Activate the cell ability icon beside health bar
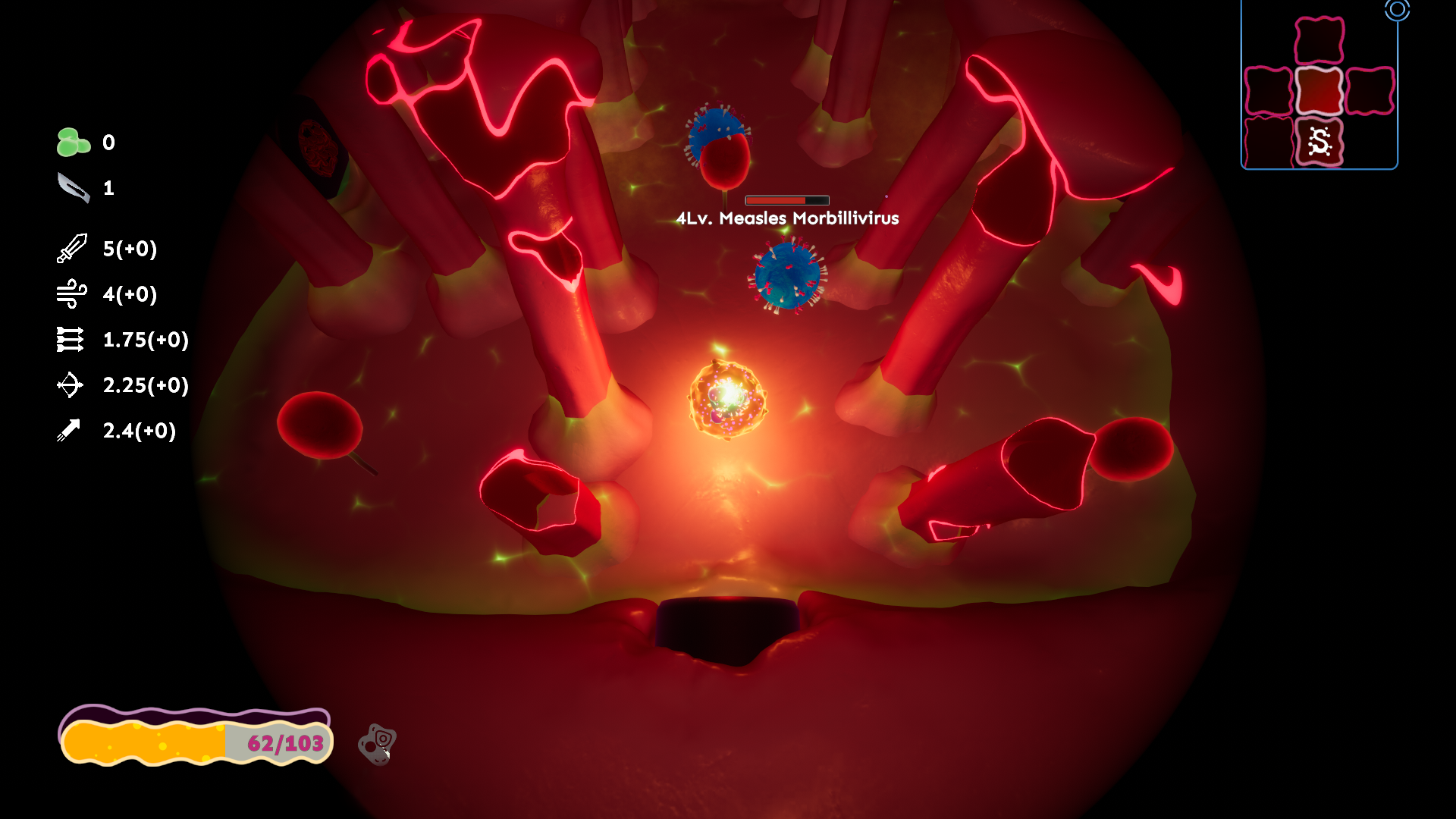1456x819 pixels. tap(378, 744)
